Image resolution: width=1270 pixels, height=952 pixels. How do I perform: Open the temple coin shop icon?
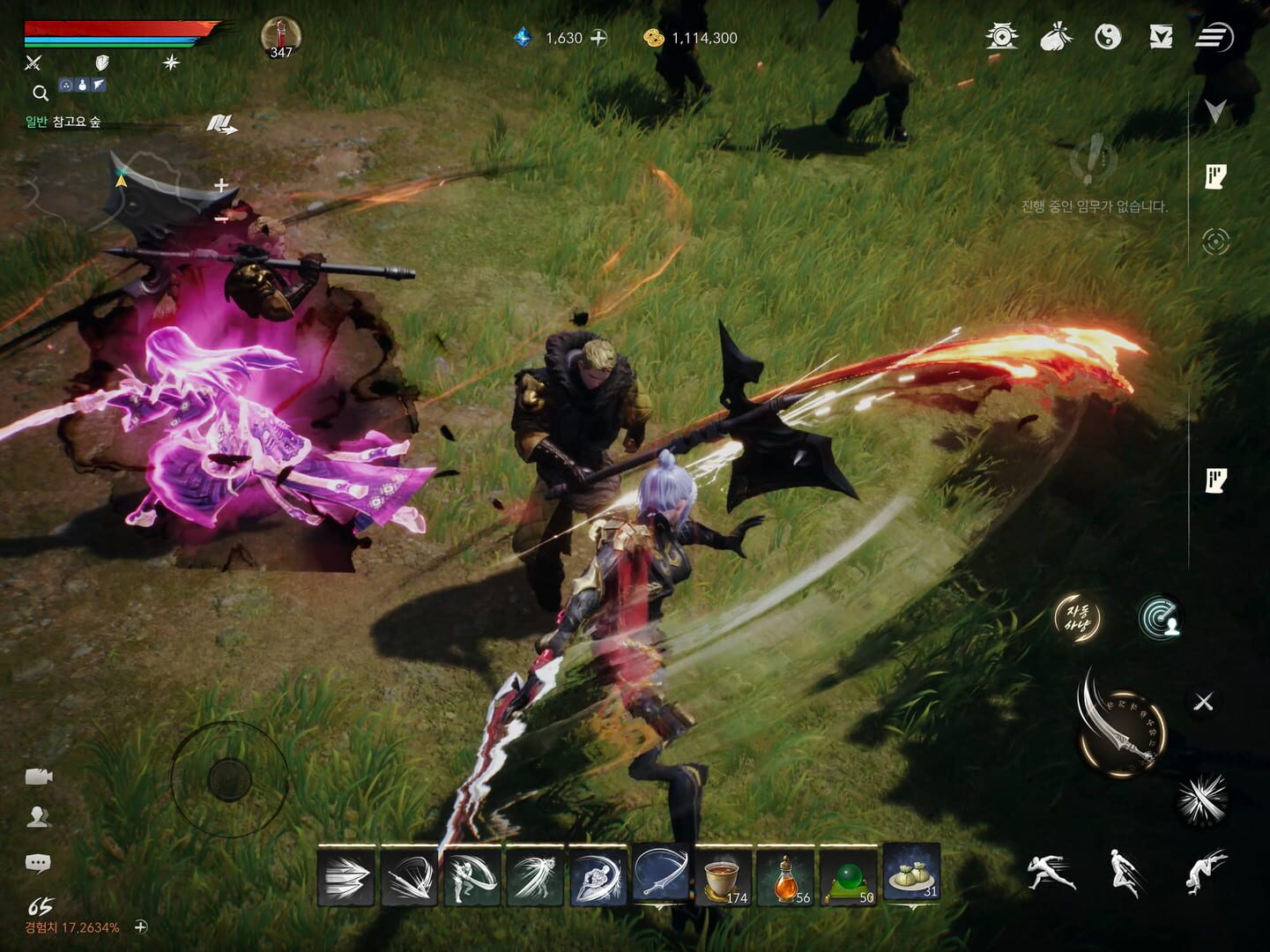pos(1005,38)
